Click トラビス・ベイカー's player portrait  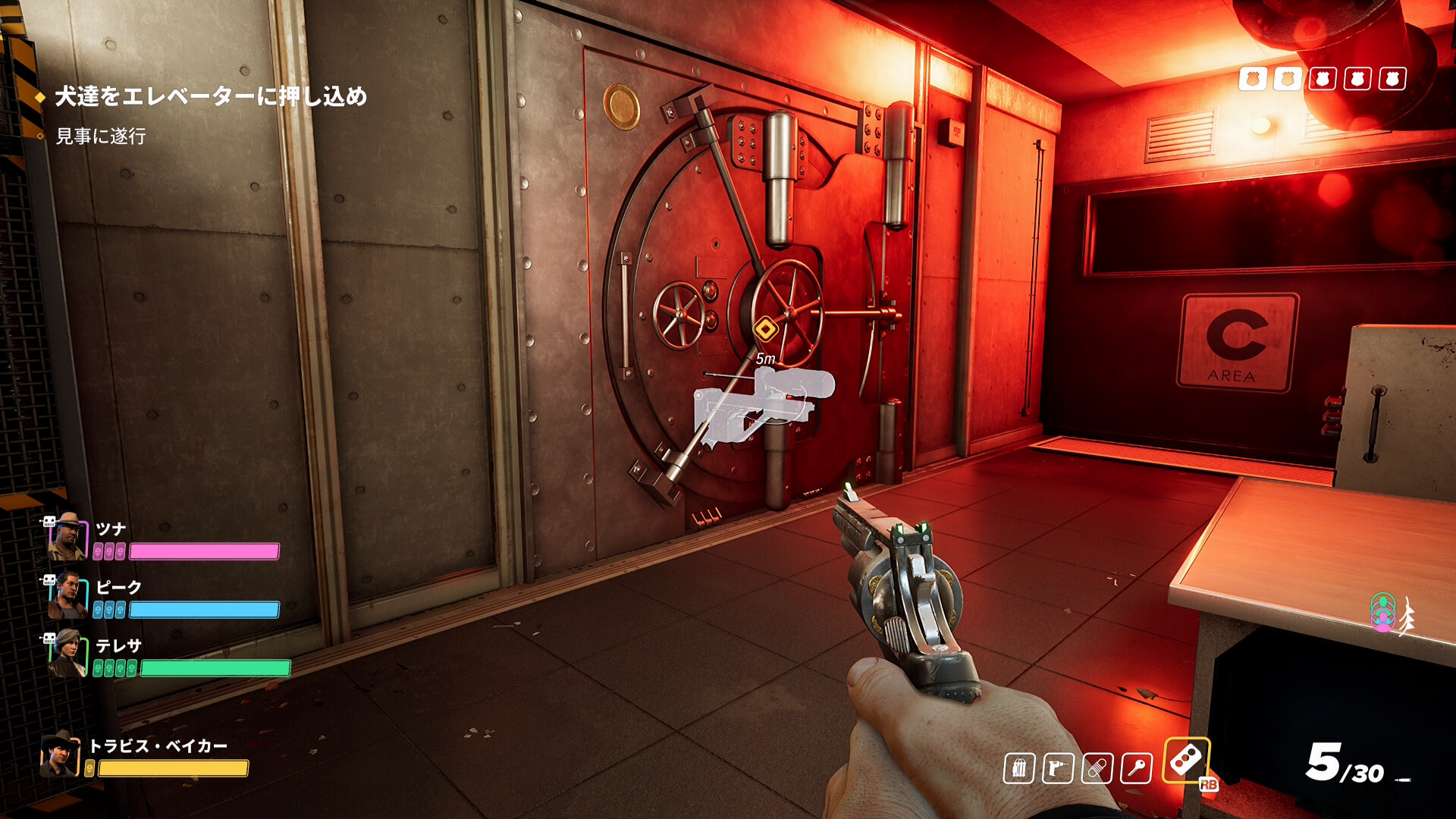click(x=60, y=755)
